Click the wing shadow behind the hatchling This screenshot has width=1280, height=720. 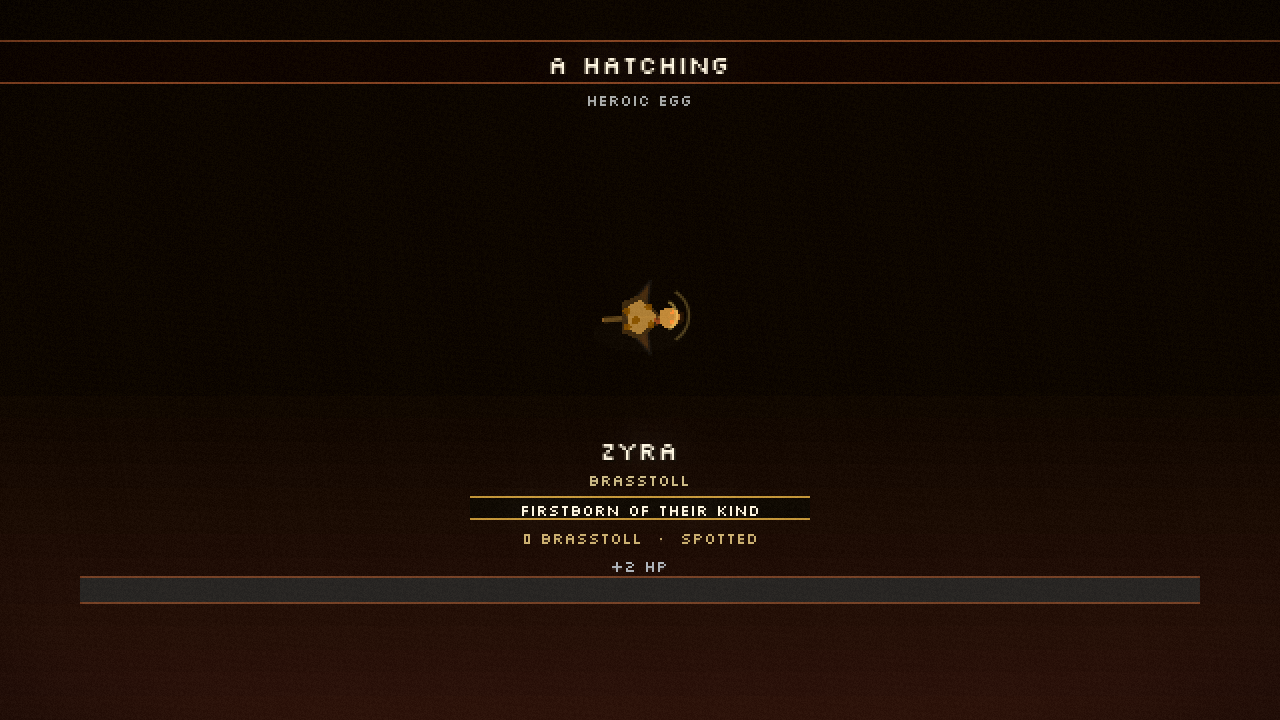pyautogui.click(x=646, y=295)
